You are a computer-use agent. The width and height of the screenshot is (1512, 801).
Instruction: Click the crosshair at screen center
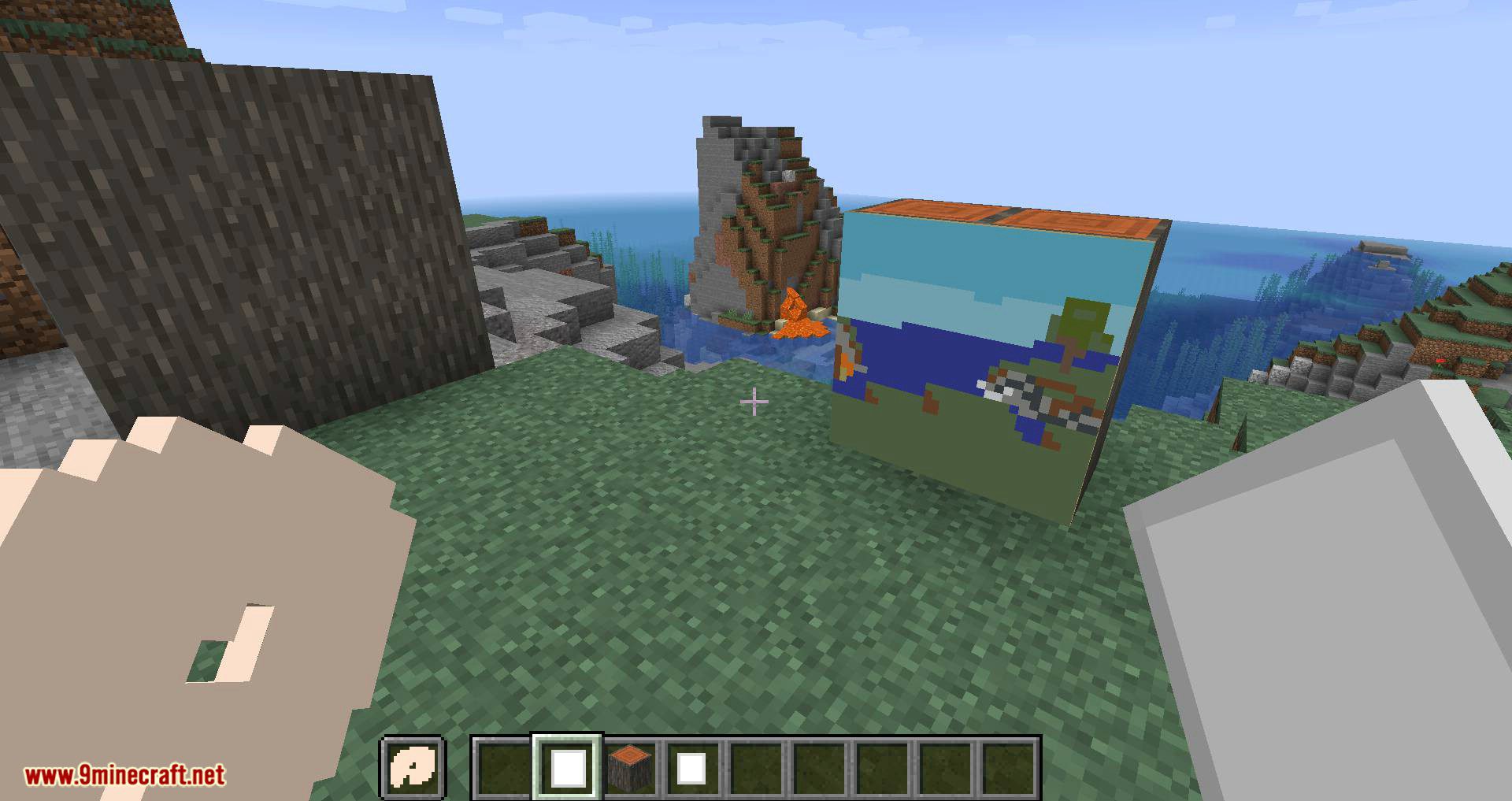coord(754,402)
